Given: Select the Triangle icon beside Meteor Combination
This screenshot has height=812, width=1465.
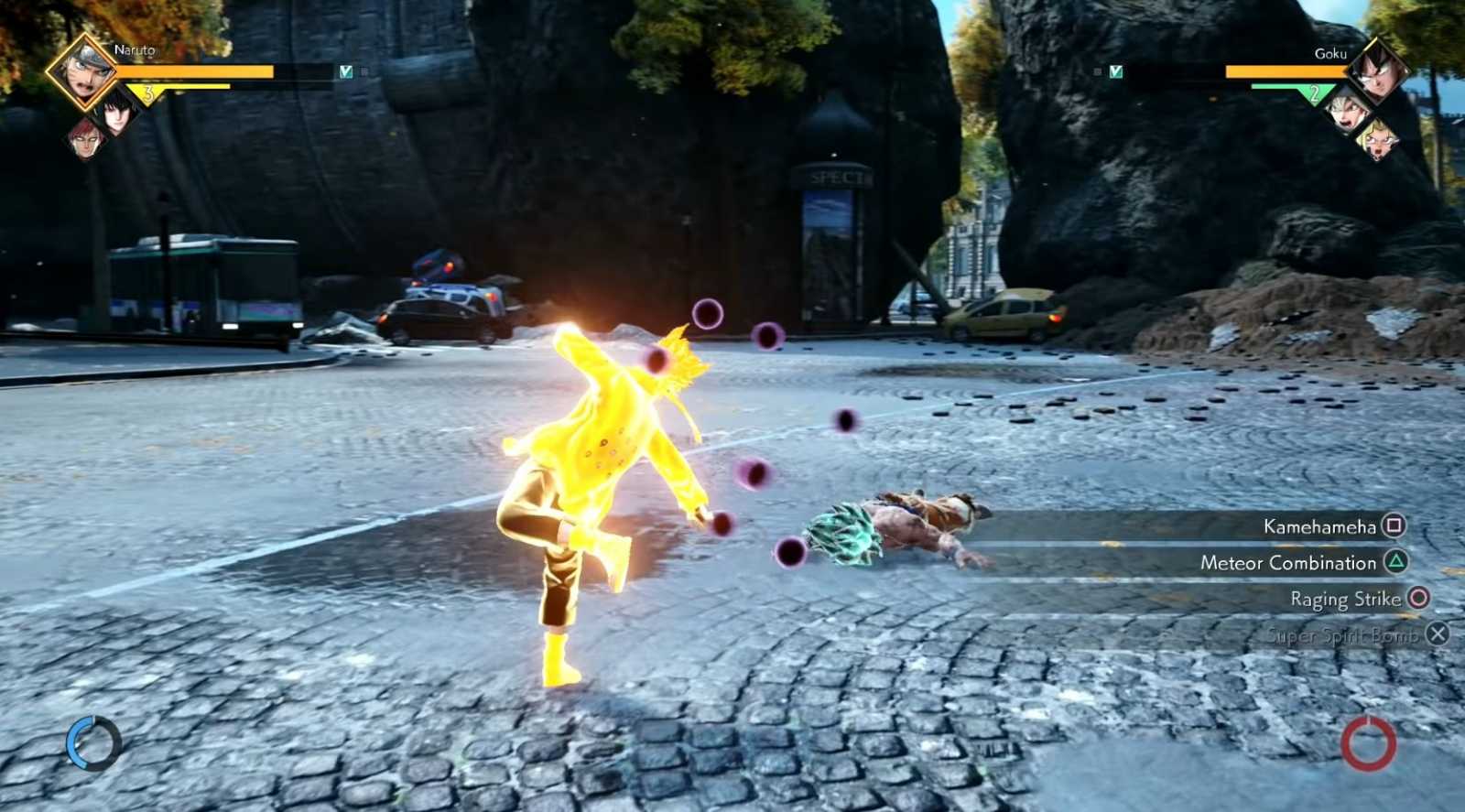Looking at the screenshot, I should [x=1396, y=563].
